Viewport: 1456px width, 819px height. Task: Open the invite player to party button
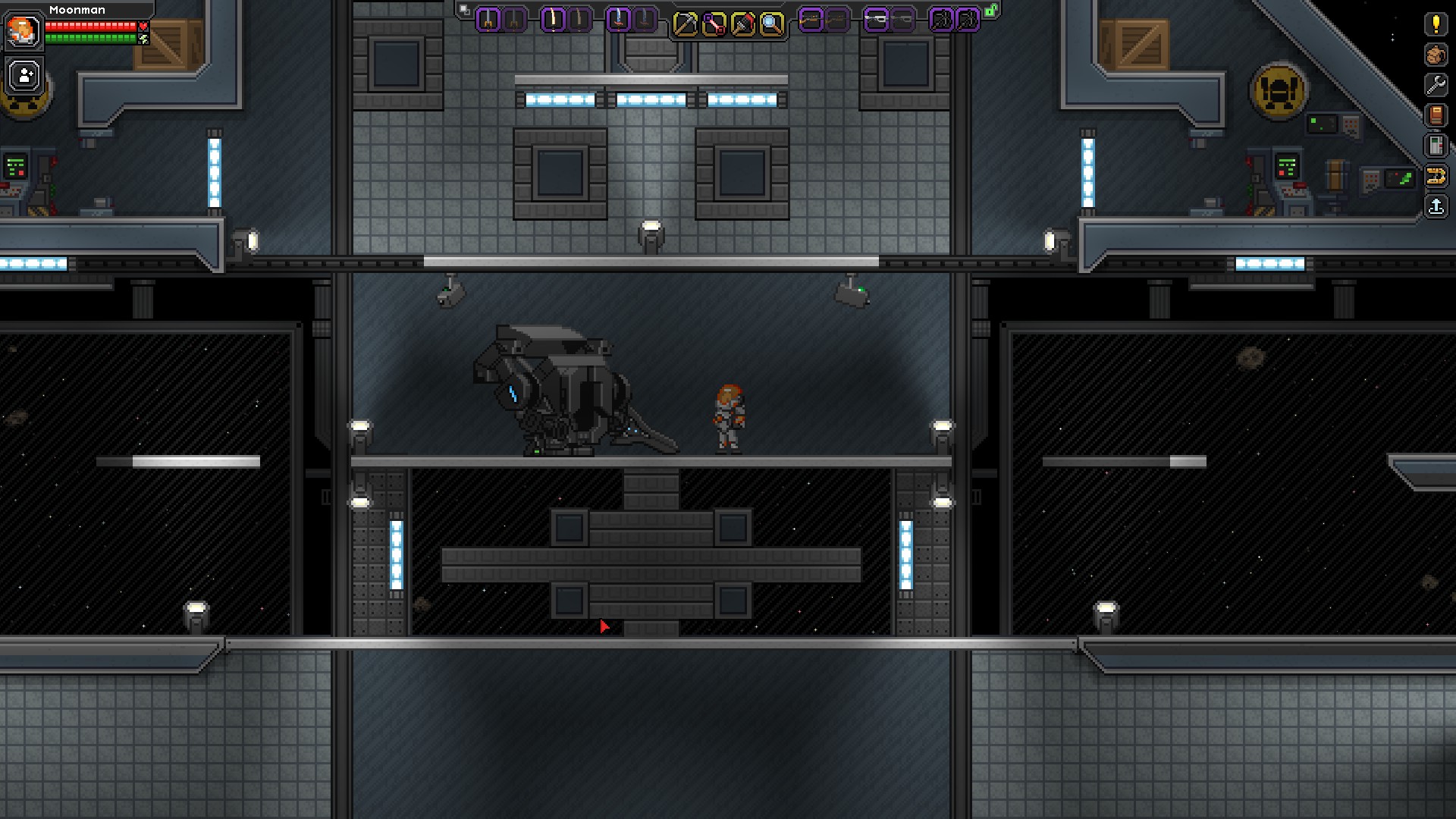(24, 76)
